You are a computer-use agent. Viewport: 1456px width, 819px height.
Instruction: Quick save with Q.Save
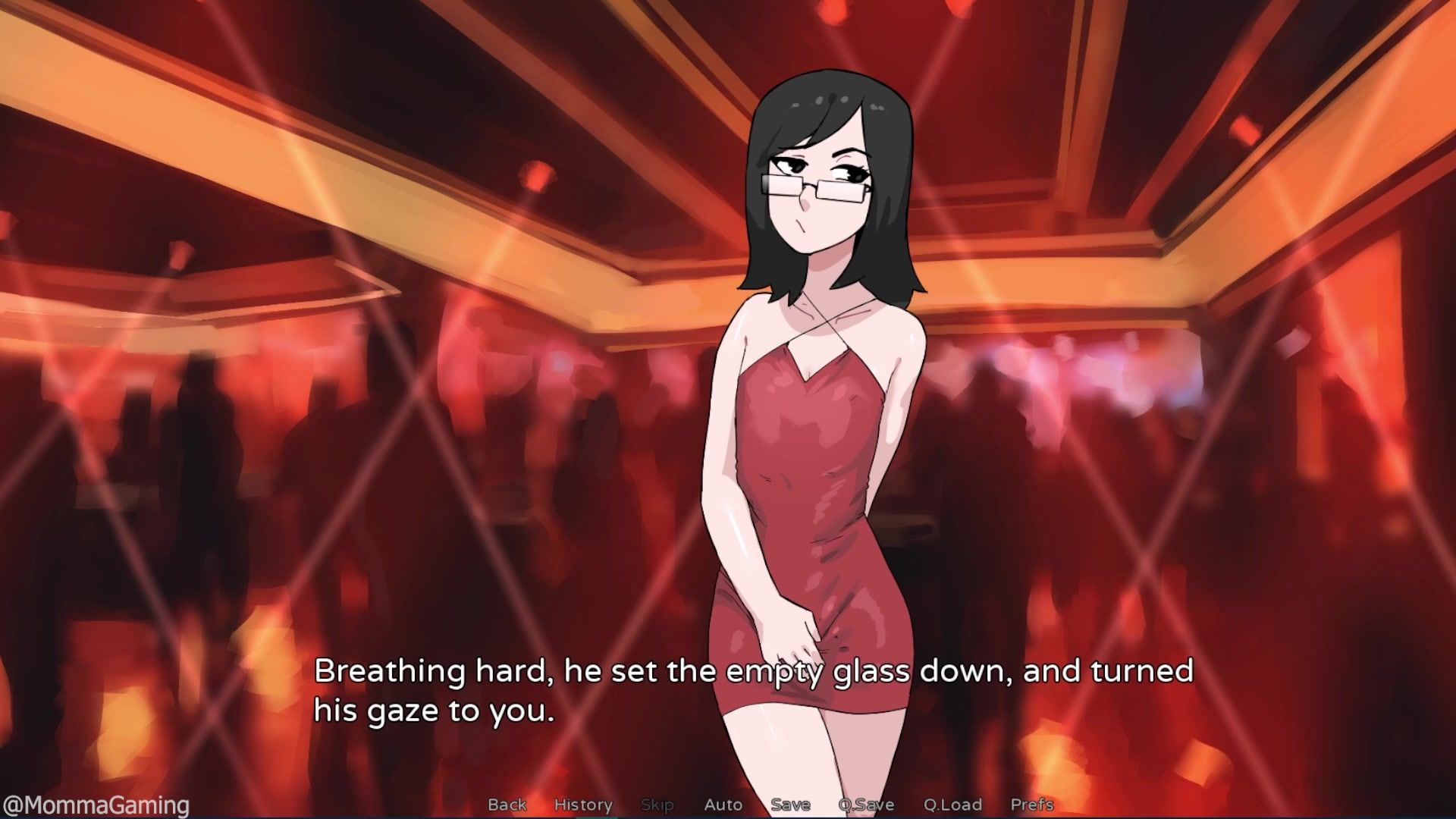pyautogui.click(x=866, y=805)
